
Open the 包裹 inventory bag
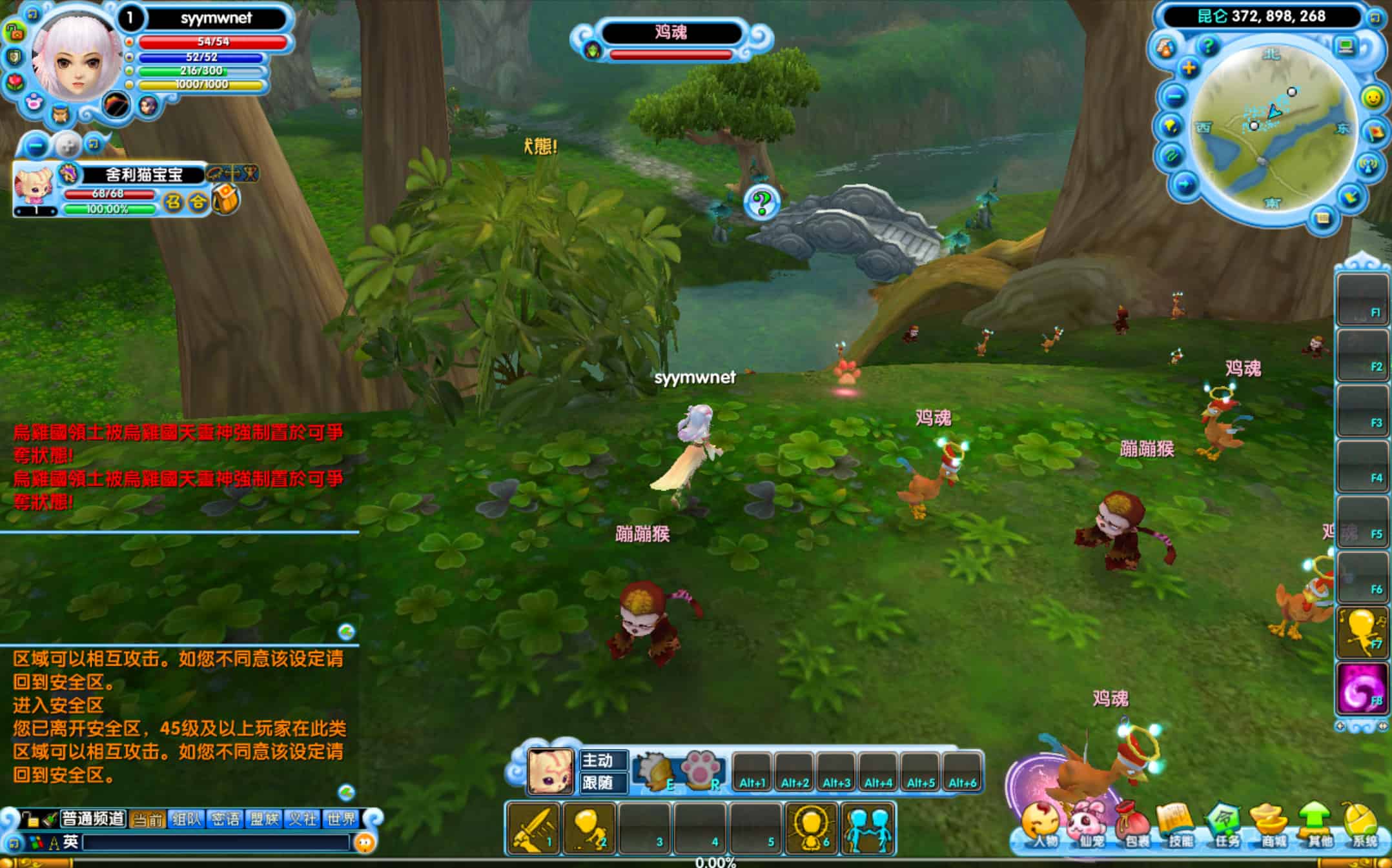coord(1134,826)
